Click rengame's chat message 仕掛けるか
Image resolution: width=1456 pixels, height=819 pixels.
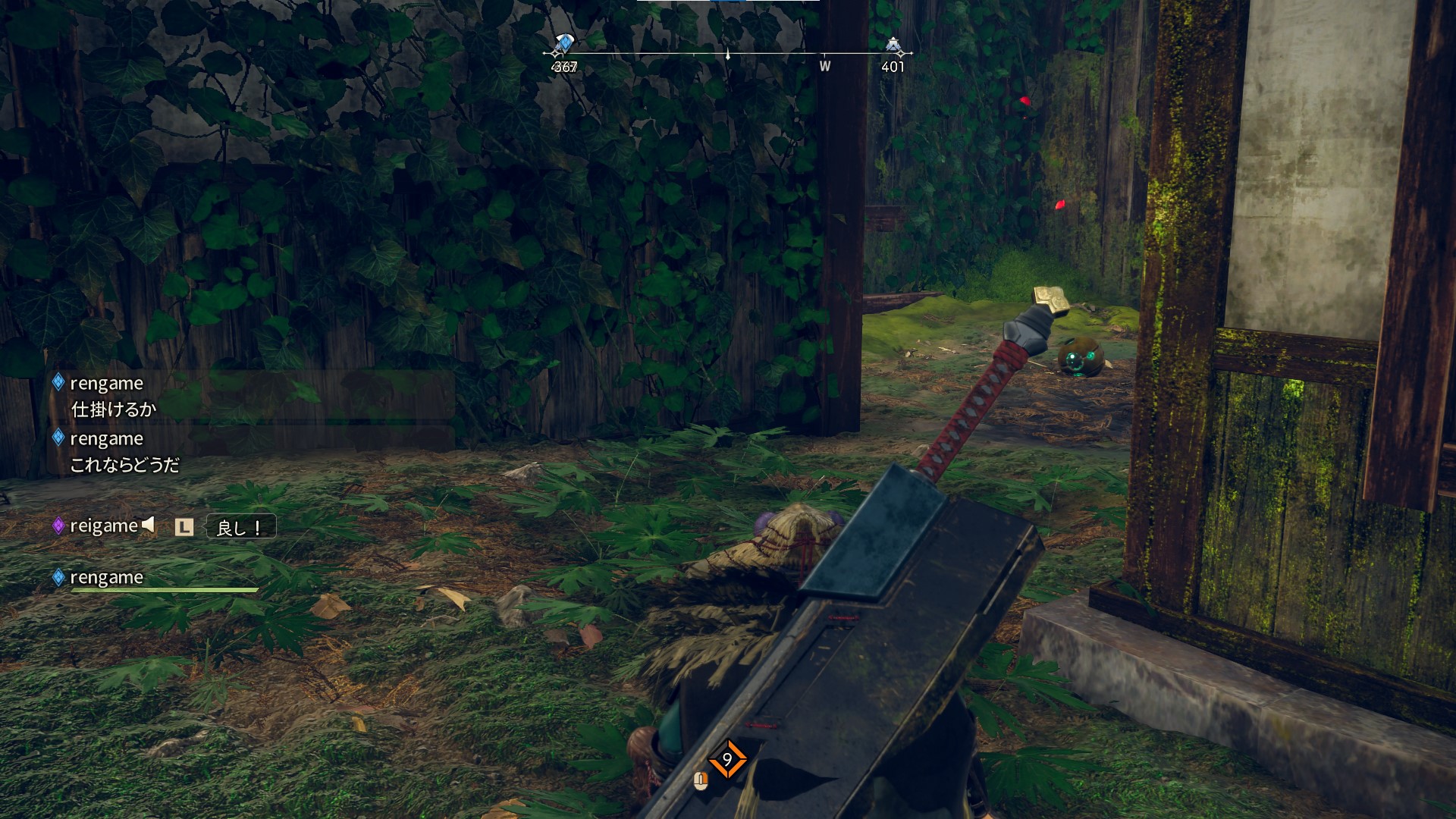click(x=114, y=409)
